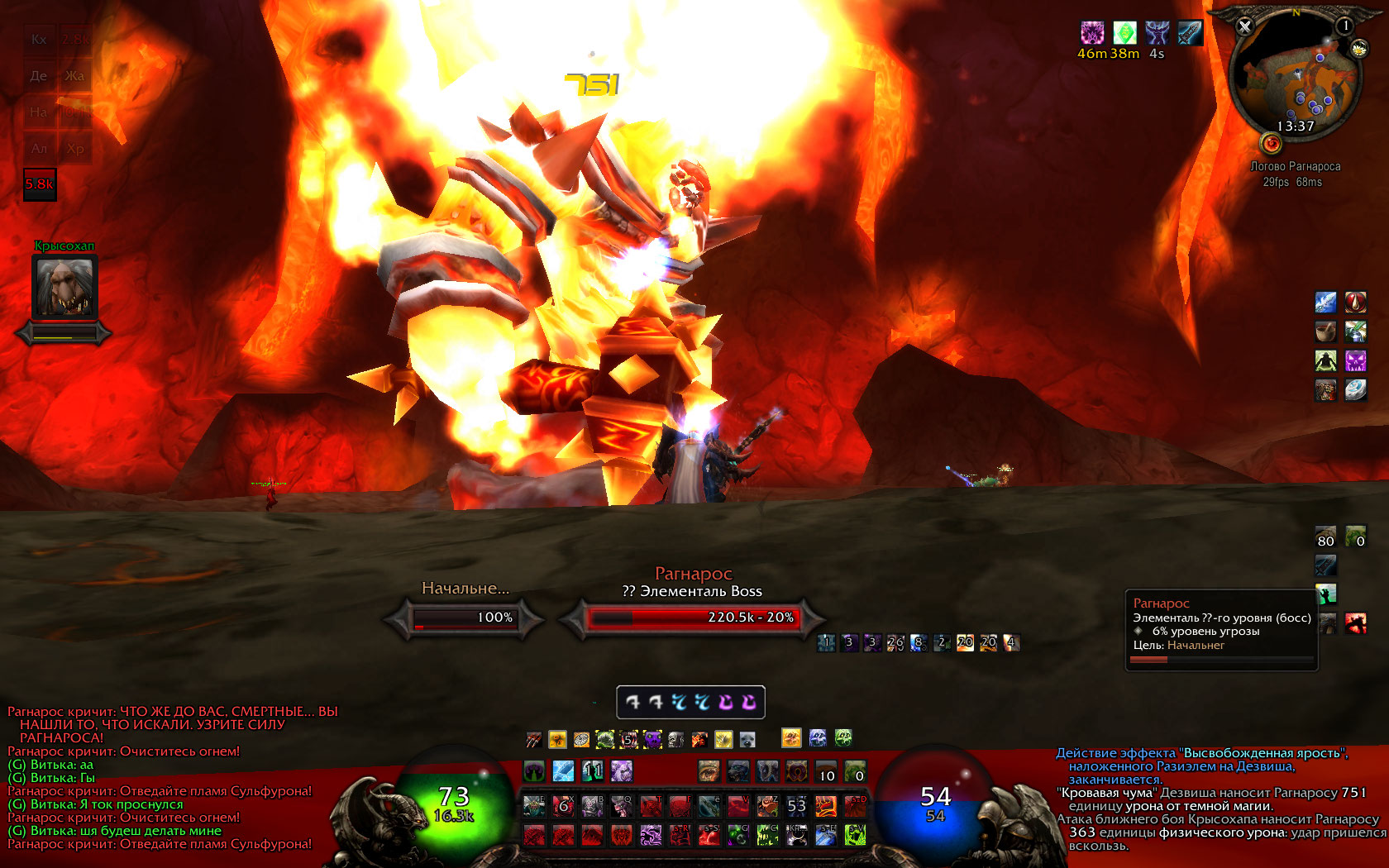Click the action slot showing 53 cooldown

pyautogui.click(x=796, y=805)
